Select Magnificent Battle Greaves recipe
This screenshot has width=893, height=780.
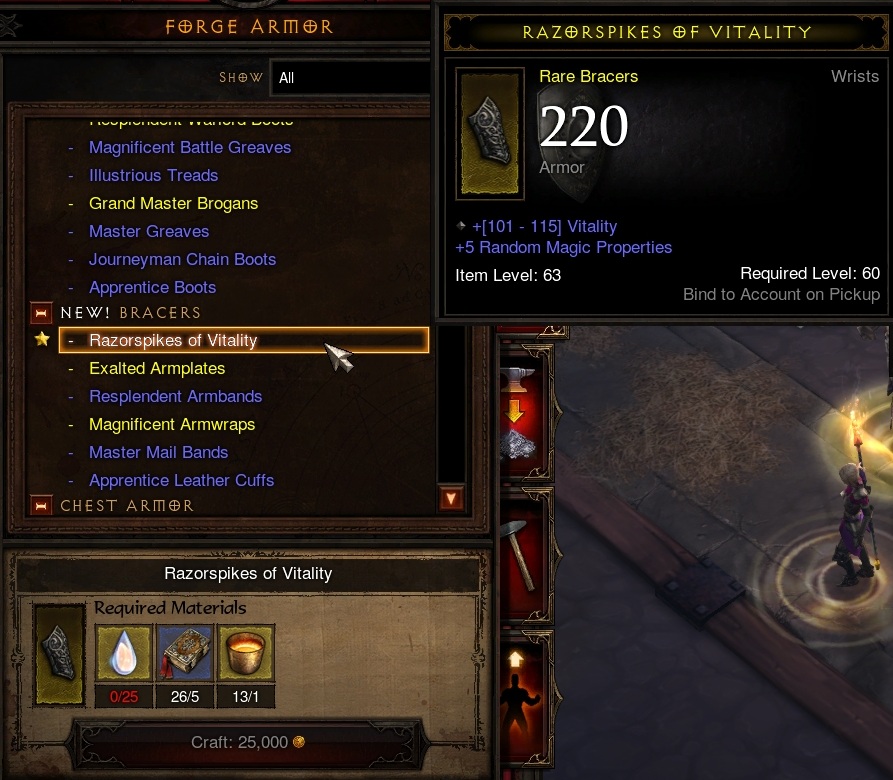[190, 148]
